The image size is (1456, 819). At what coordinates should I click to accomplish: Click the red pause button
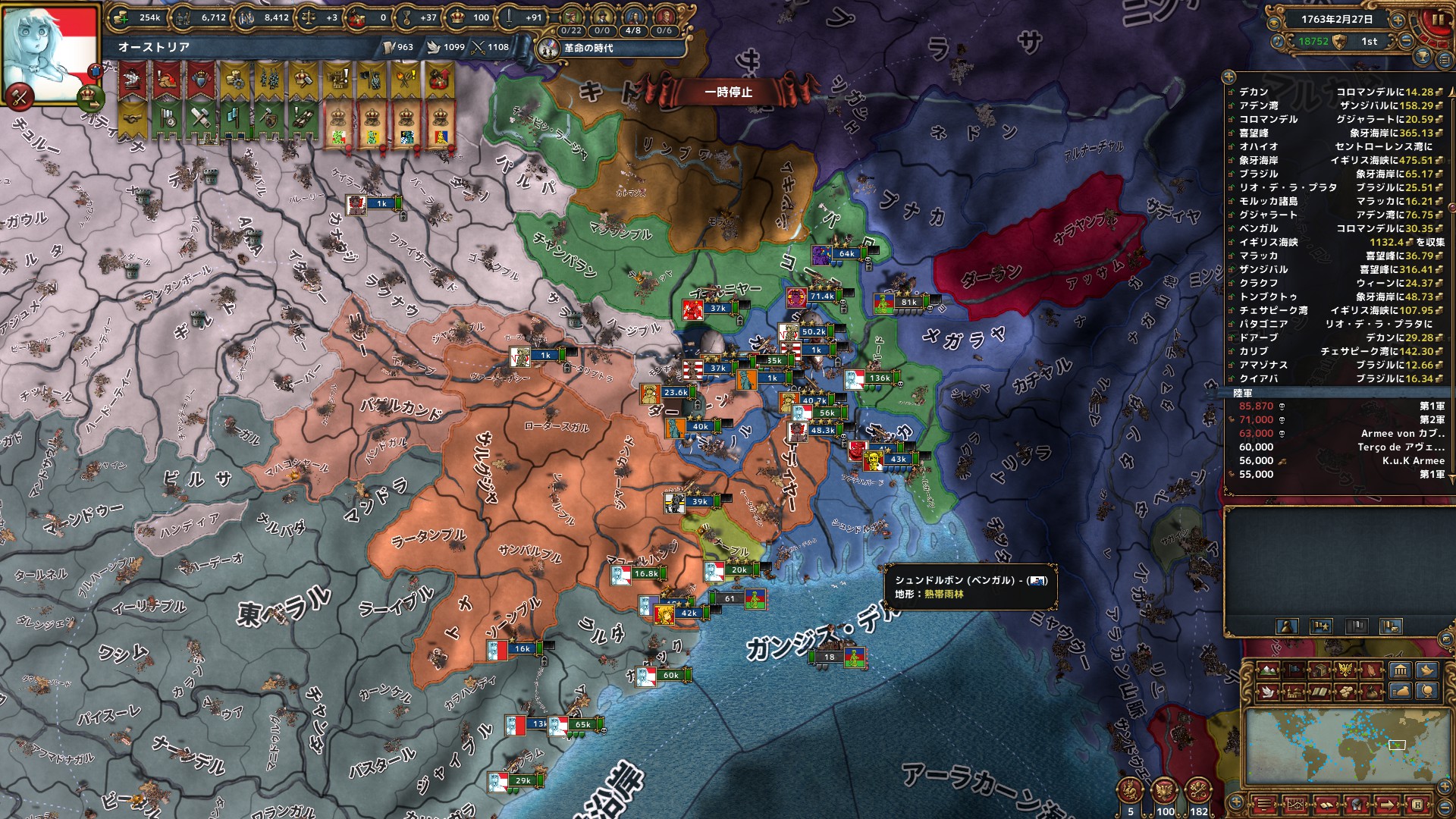(1437, 21)
